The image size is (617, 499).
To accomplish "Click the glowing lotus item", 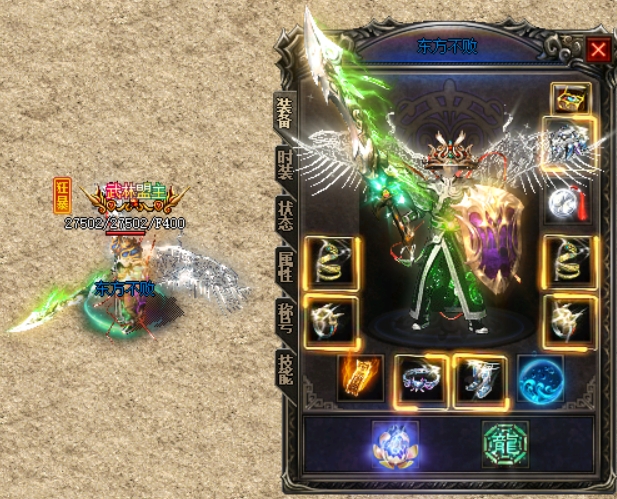I will tap(395, 442).
